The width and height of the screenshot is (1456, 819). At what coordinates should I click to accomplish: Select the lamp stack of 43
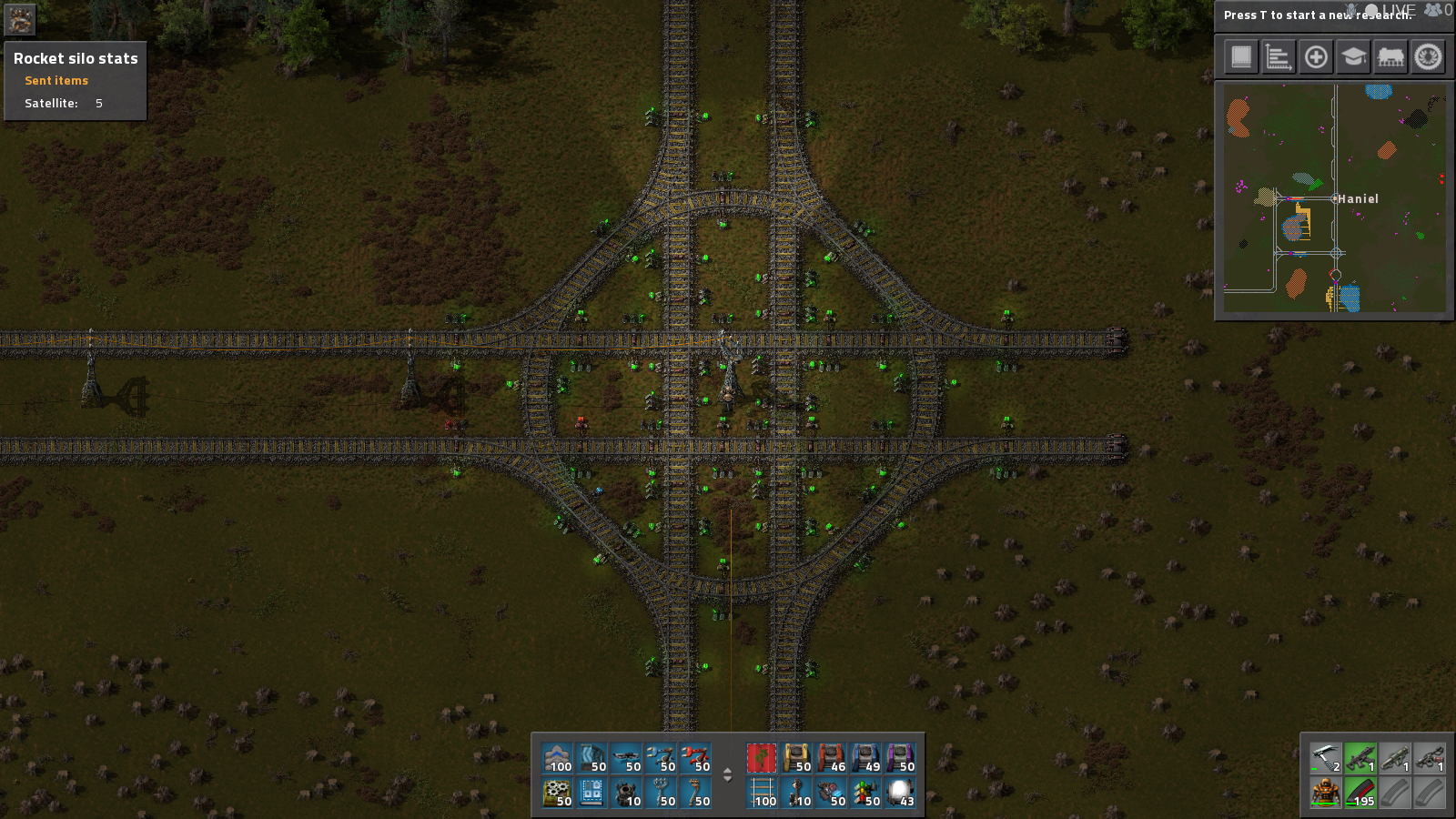(x=900, y=793)
